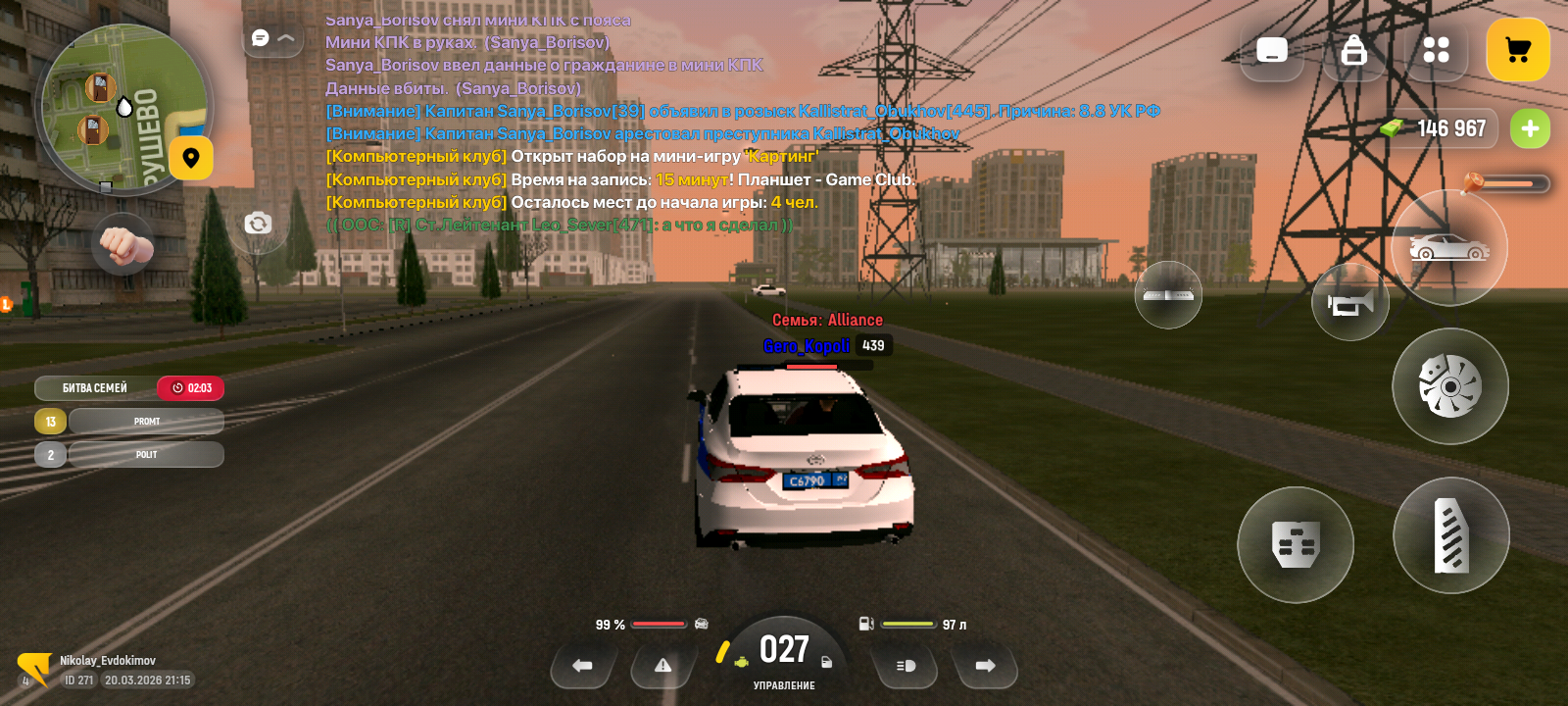Open the yellow map marker button

(x=191, y=158)
